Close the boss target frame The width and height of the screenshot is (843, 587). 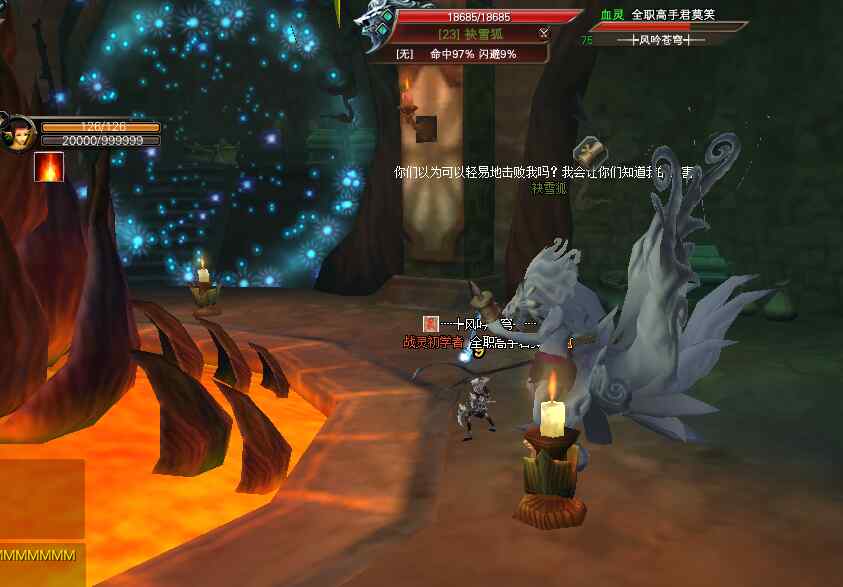point(544,33)
